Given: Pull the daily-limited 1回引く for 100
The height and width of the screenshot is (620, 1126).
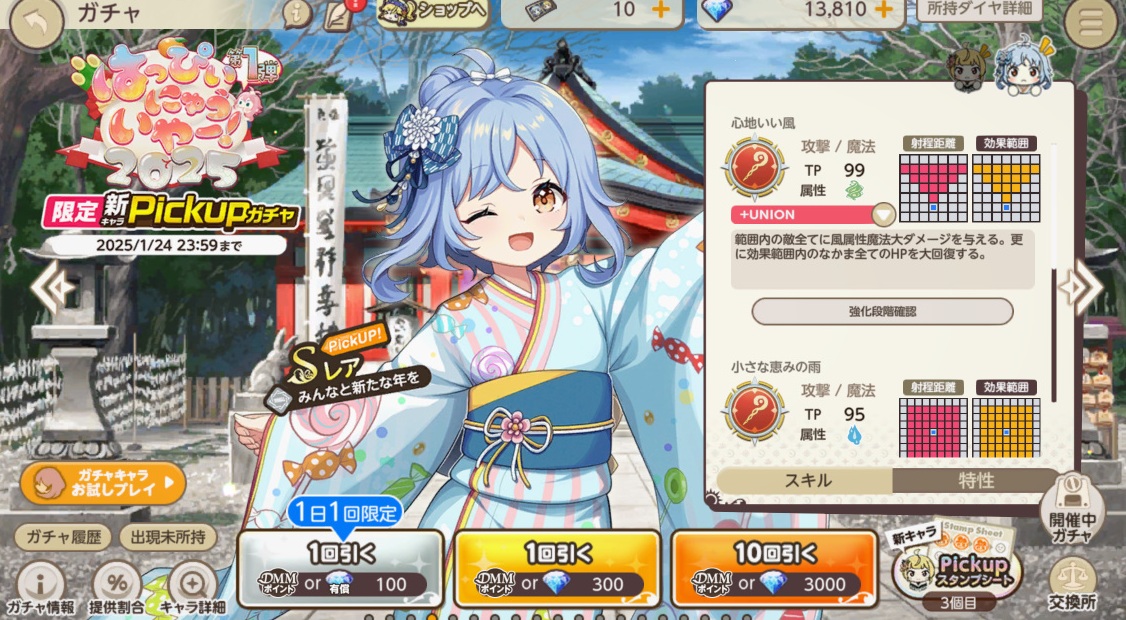Looking at the screenshot, I should click(x=341, y=568).
